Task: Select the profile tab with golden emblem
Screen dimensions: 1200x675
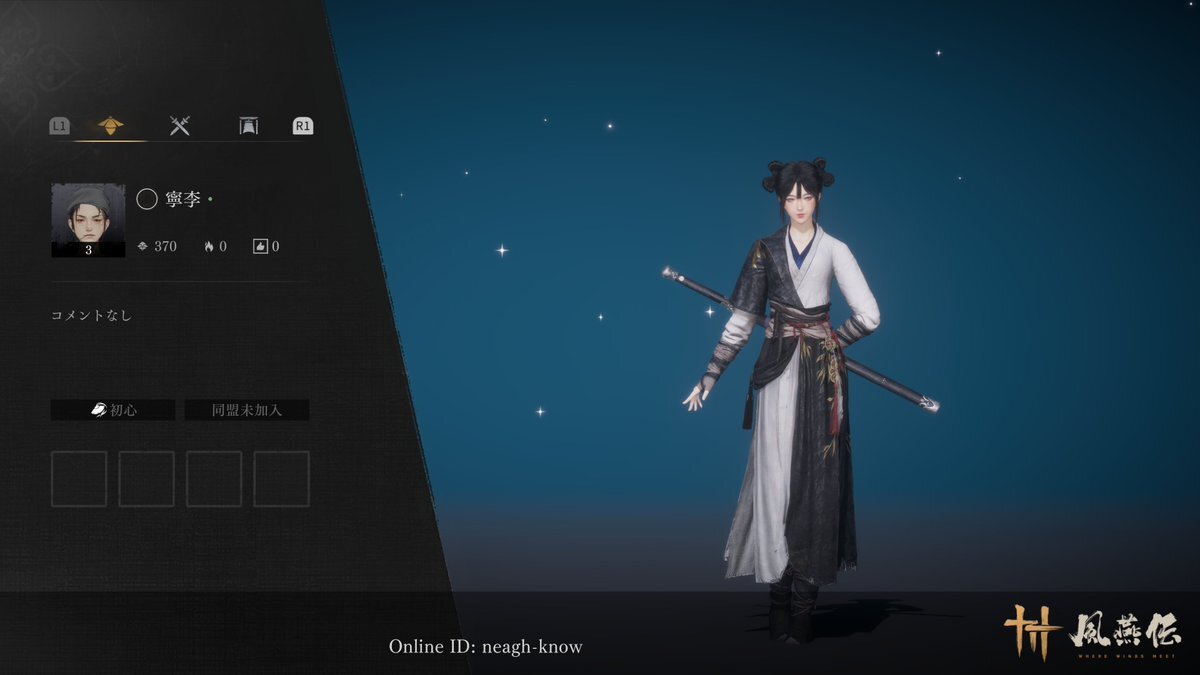Action: [110, 126]
